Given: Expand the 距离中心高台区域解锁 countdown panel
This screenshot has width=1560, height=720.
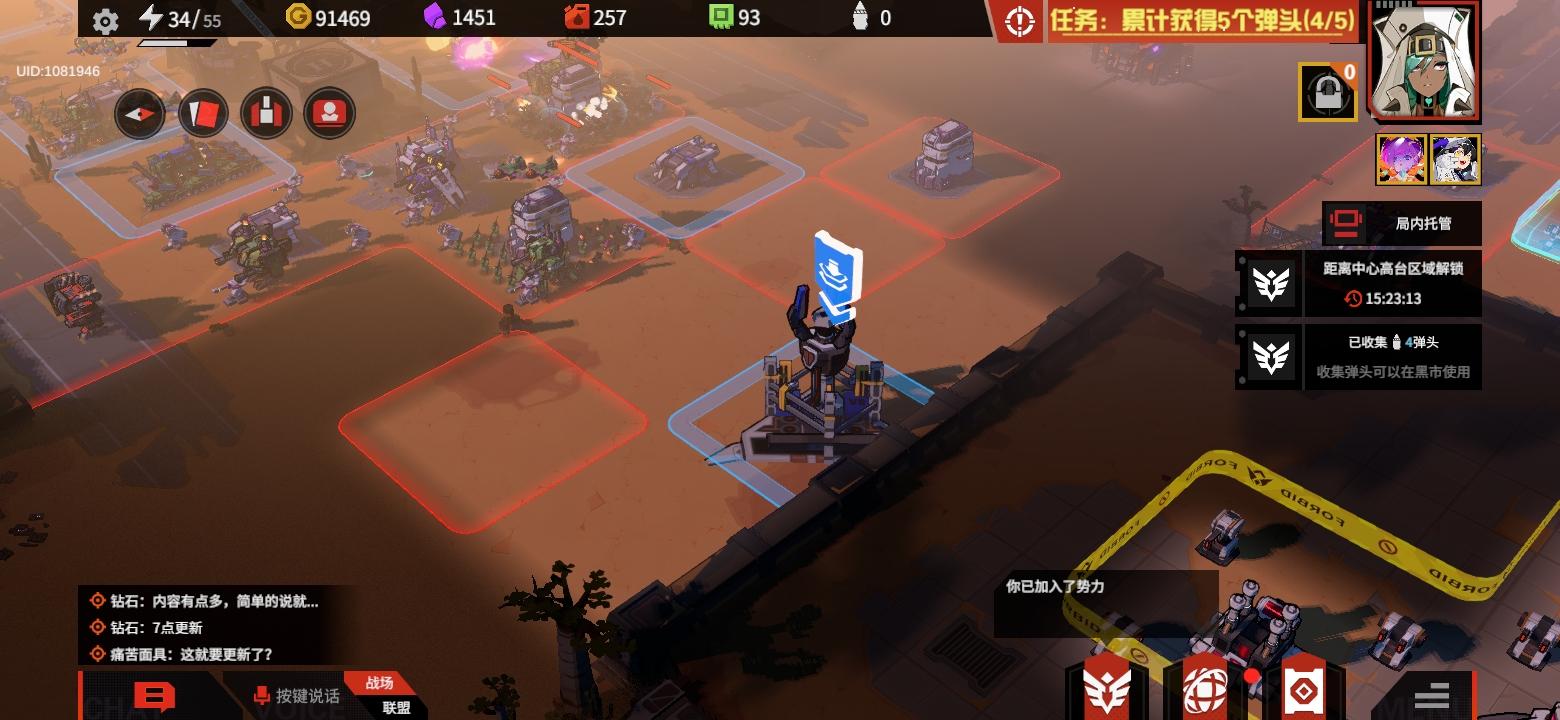Looking at the screenshot, I should (1390, 283).
